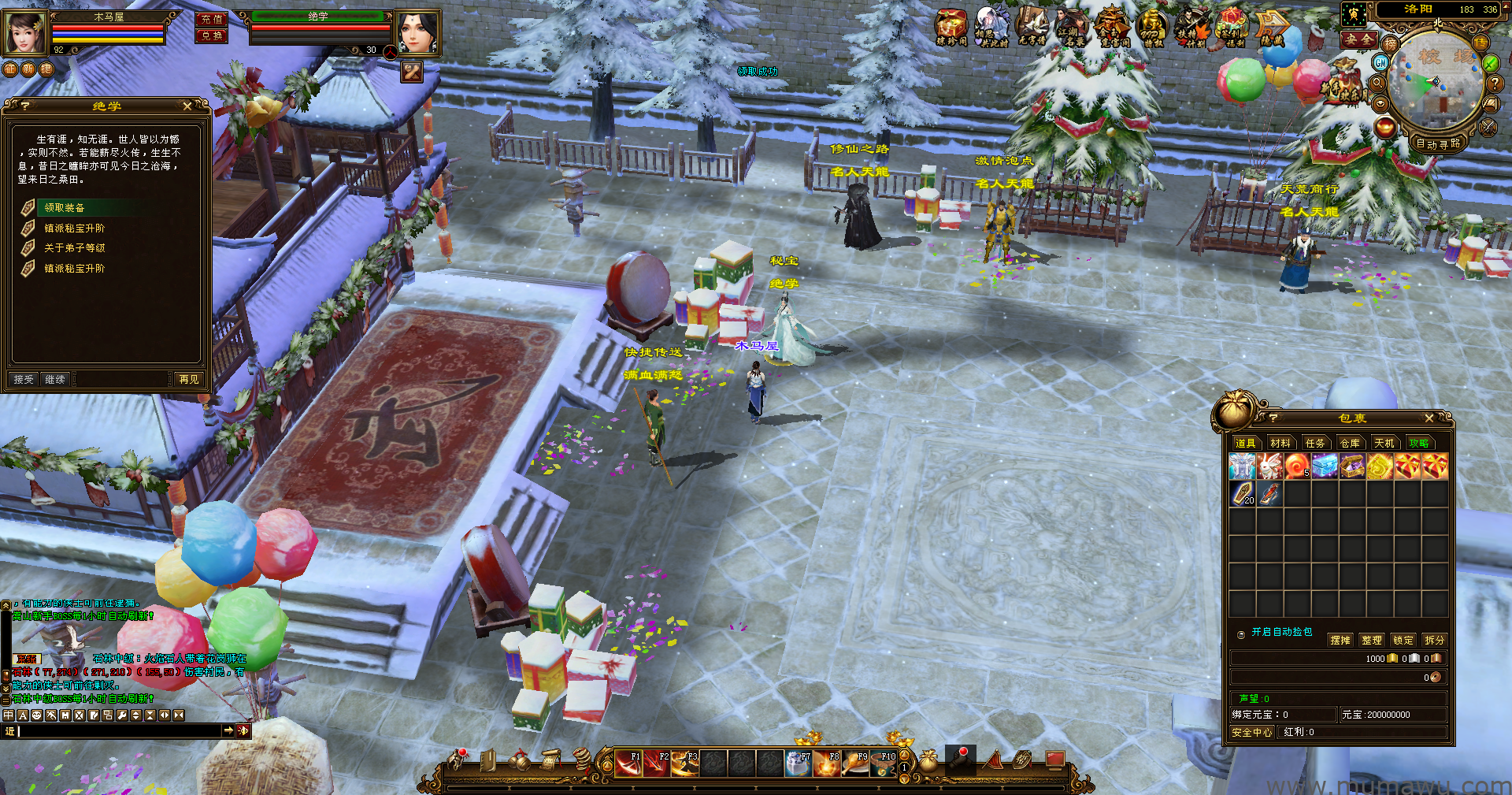Select the blue crystal treasure chest item
The height and width of the screenshot is (795, 1512).
pyautogui.click(x=1325, y=467)
